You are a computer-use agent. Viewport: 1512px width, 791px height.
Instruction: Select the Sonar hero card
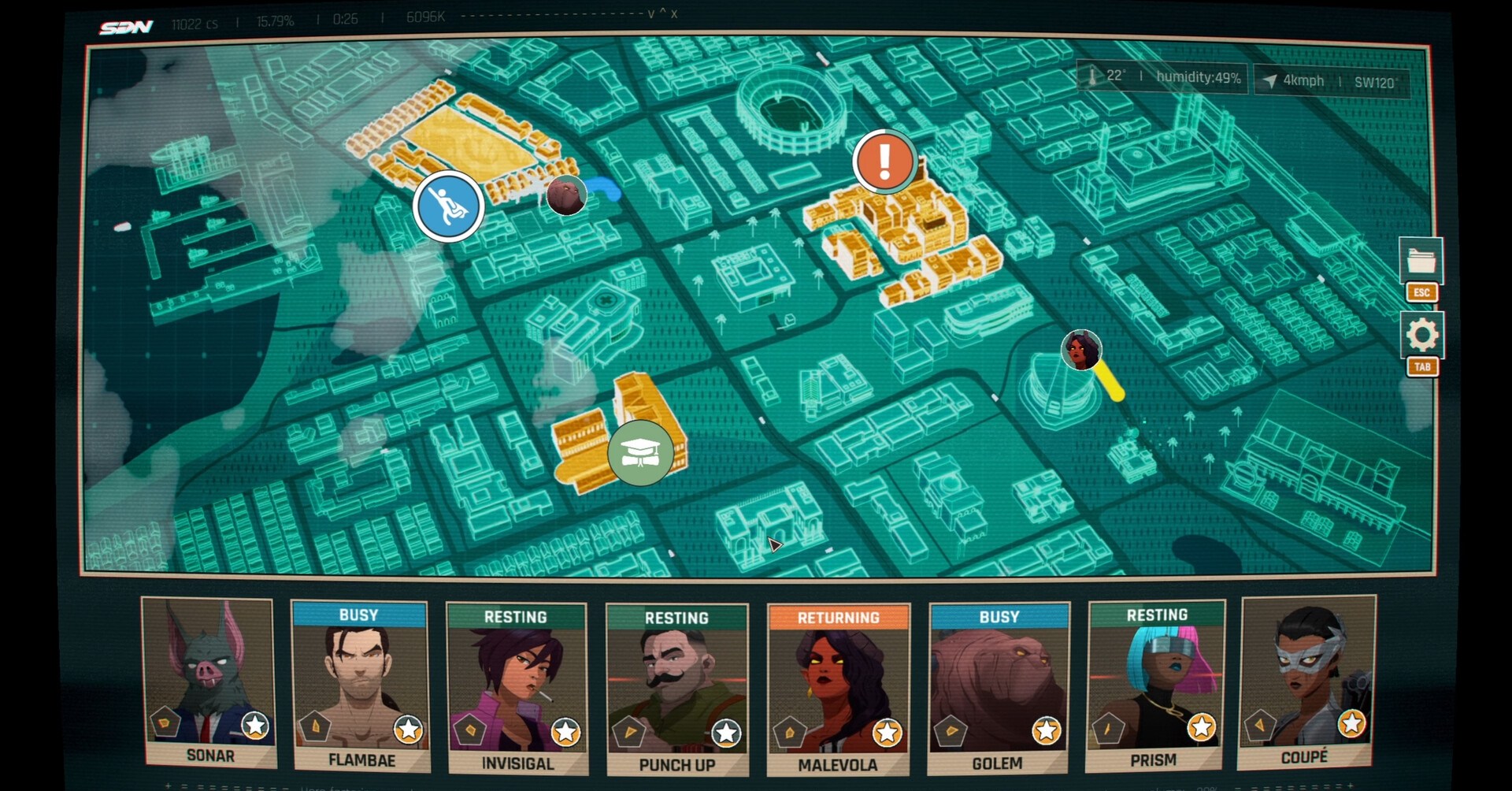209,681
